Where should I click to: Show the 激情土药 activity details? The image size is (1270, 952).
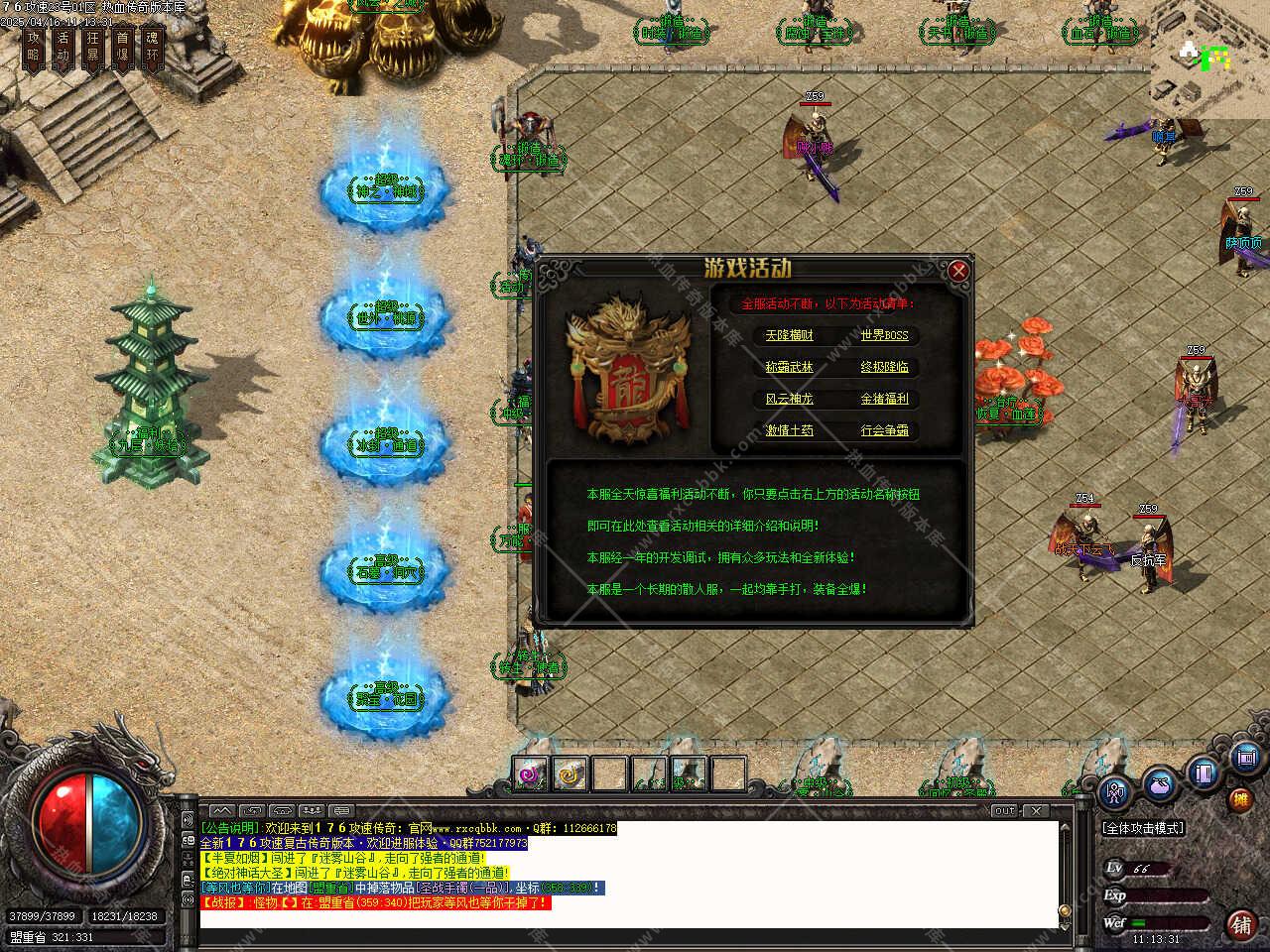[789, 431]
